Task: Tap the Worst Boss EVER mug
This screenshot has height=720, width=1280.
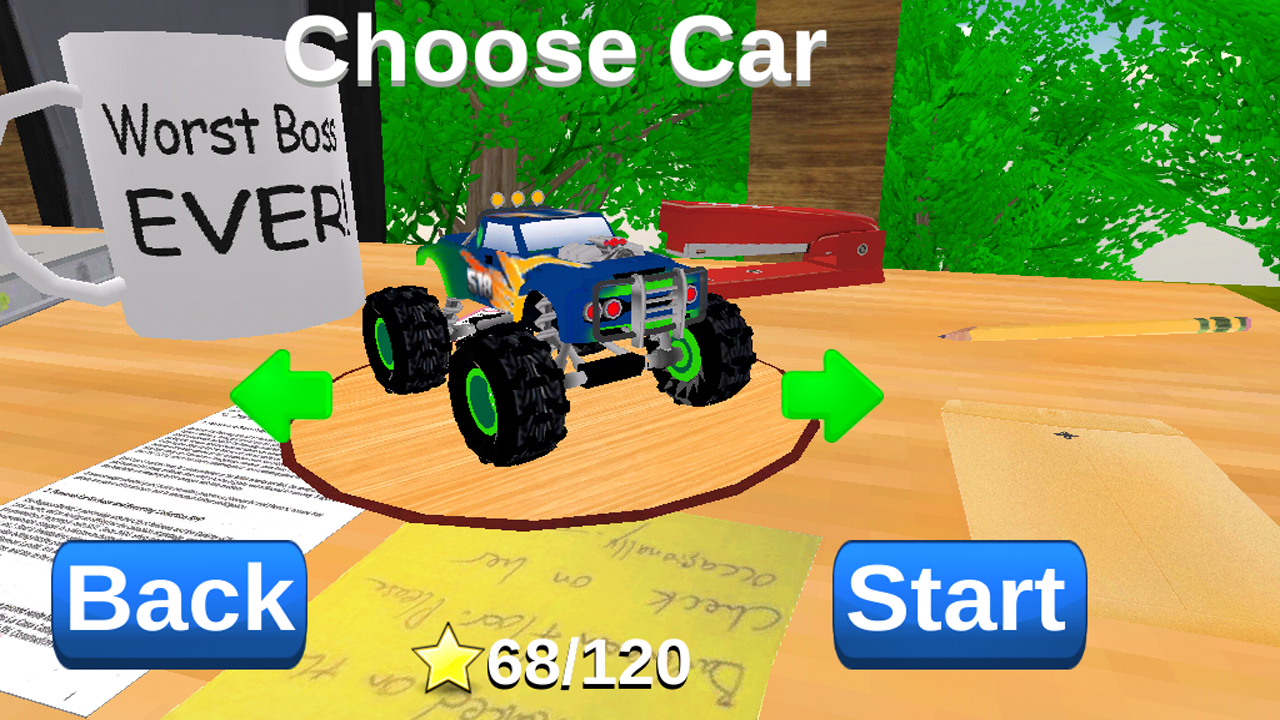Action: [x=210, y=180]
